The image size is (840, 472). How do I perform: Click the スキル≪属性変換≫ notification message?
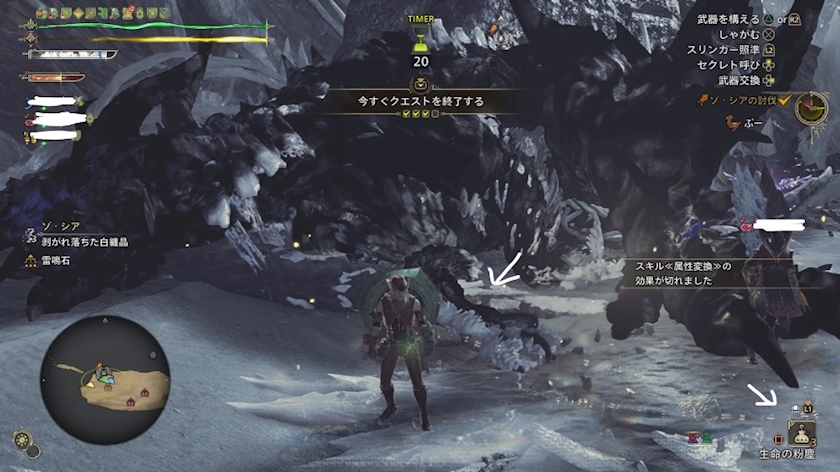680,274
